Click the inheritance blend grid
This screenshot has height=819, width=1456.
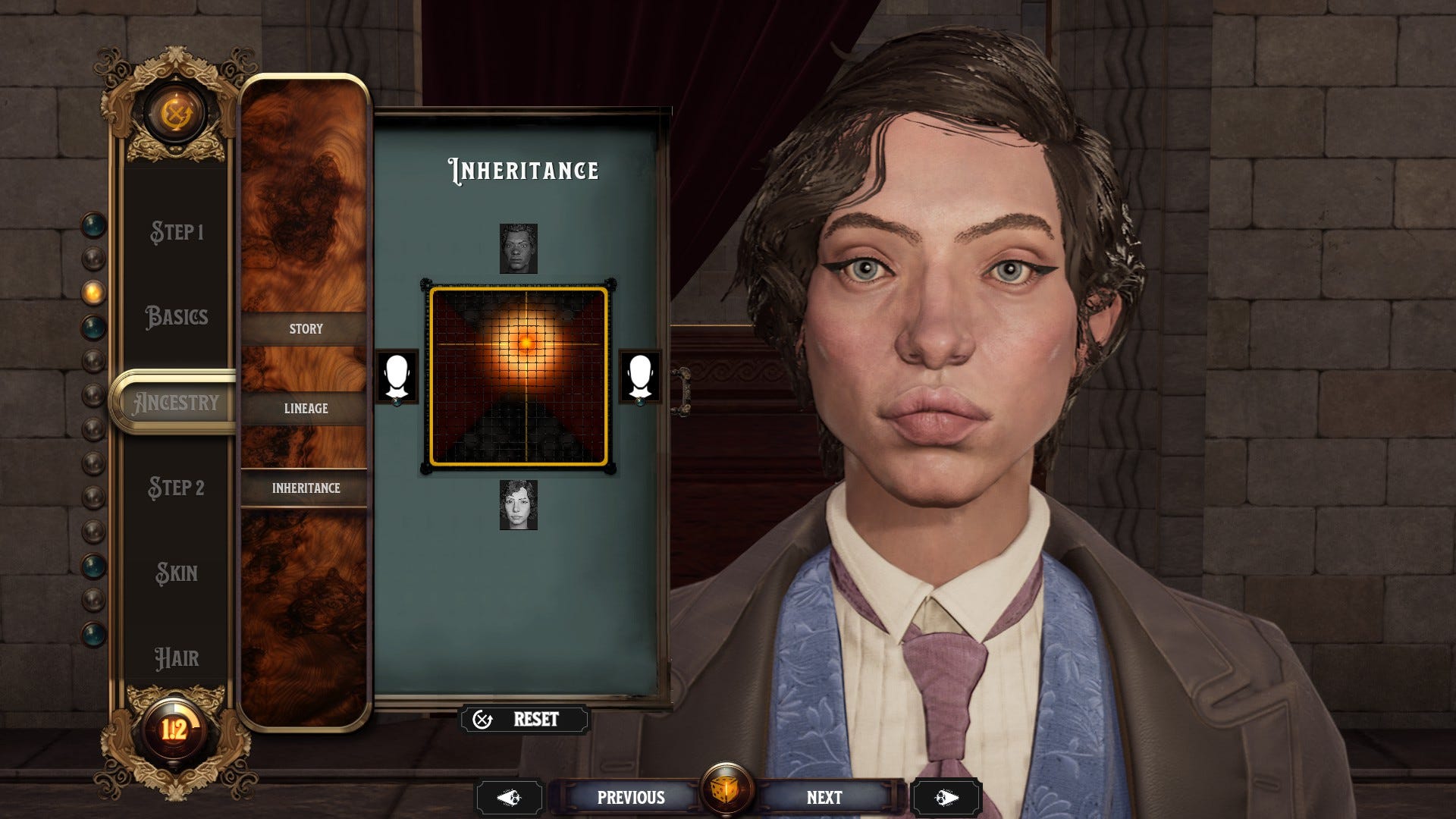point(519,376)
